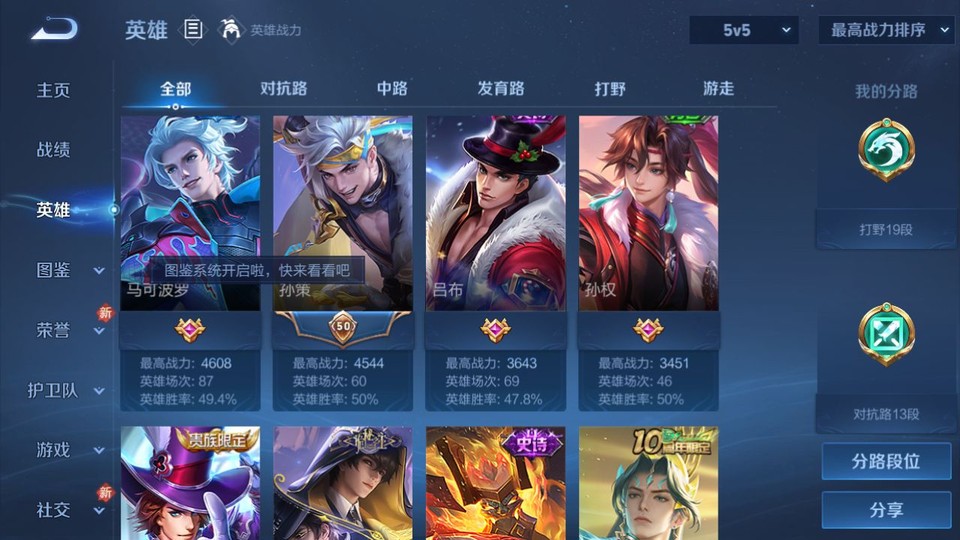This screenshot has height=540, width=960.
Task: Open the 5v5 mode dropdown
Action: [x=744, y=30]
